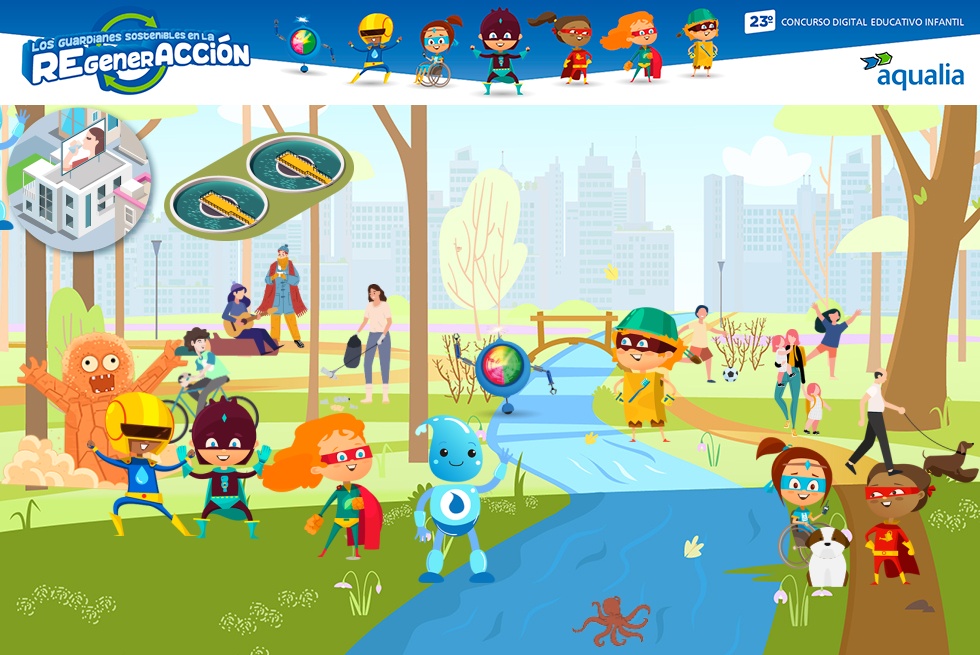Select the water treatment plant bubble

259,185
